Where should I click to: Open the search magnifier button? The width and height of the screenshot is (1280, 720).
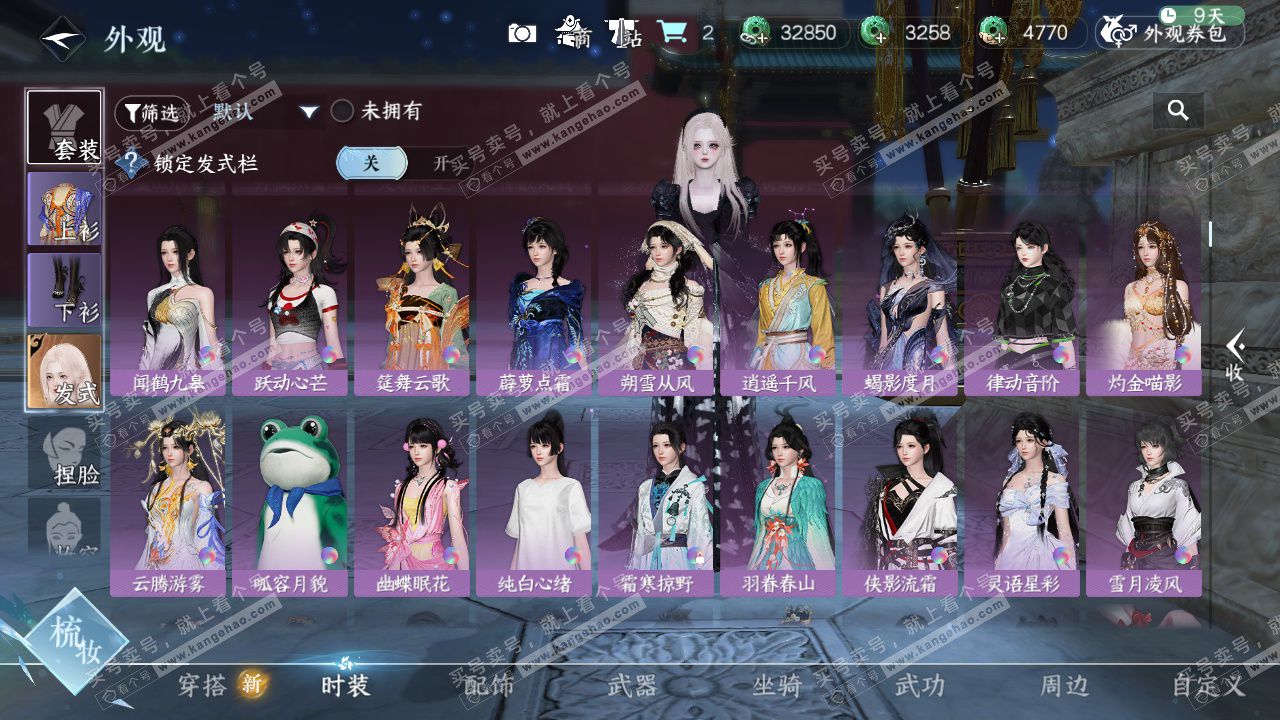pos(1178,111)
